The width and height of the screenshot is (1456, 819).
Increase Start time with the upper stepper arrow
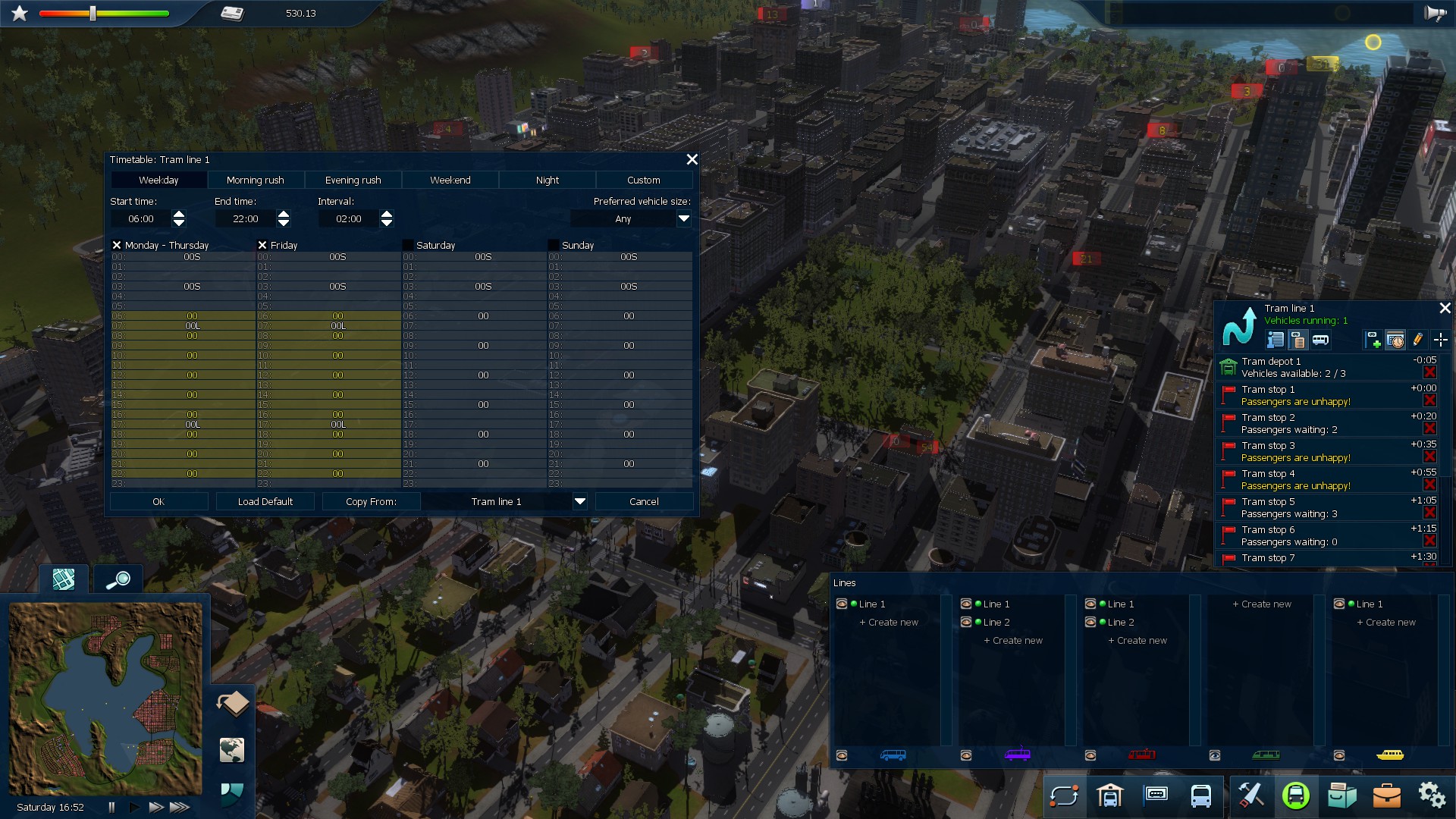tap(179, 215)
